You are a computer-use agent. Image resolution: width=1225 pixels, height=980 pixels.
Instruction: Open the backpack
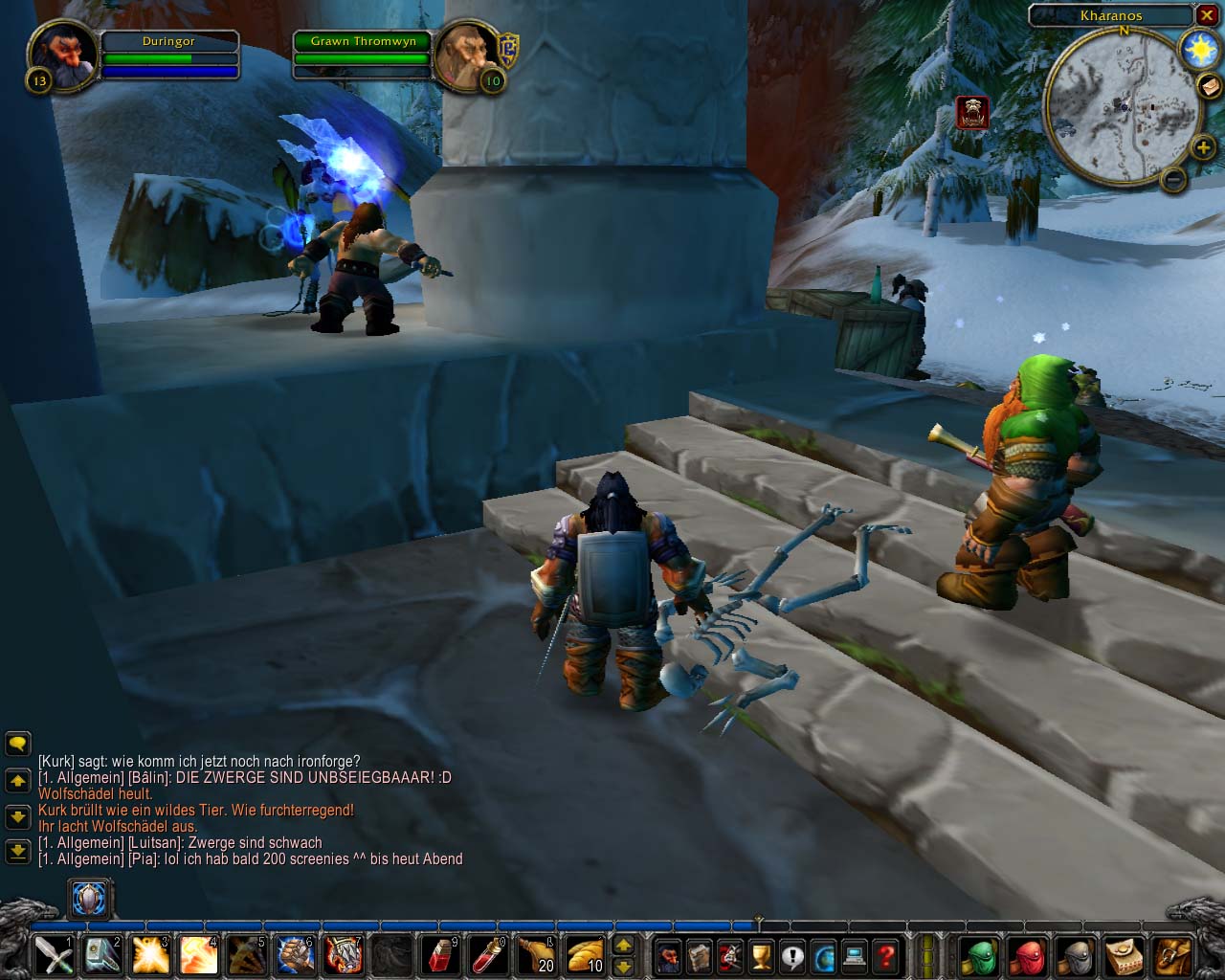coord(1171,955)
